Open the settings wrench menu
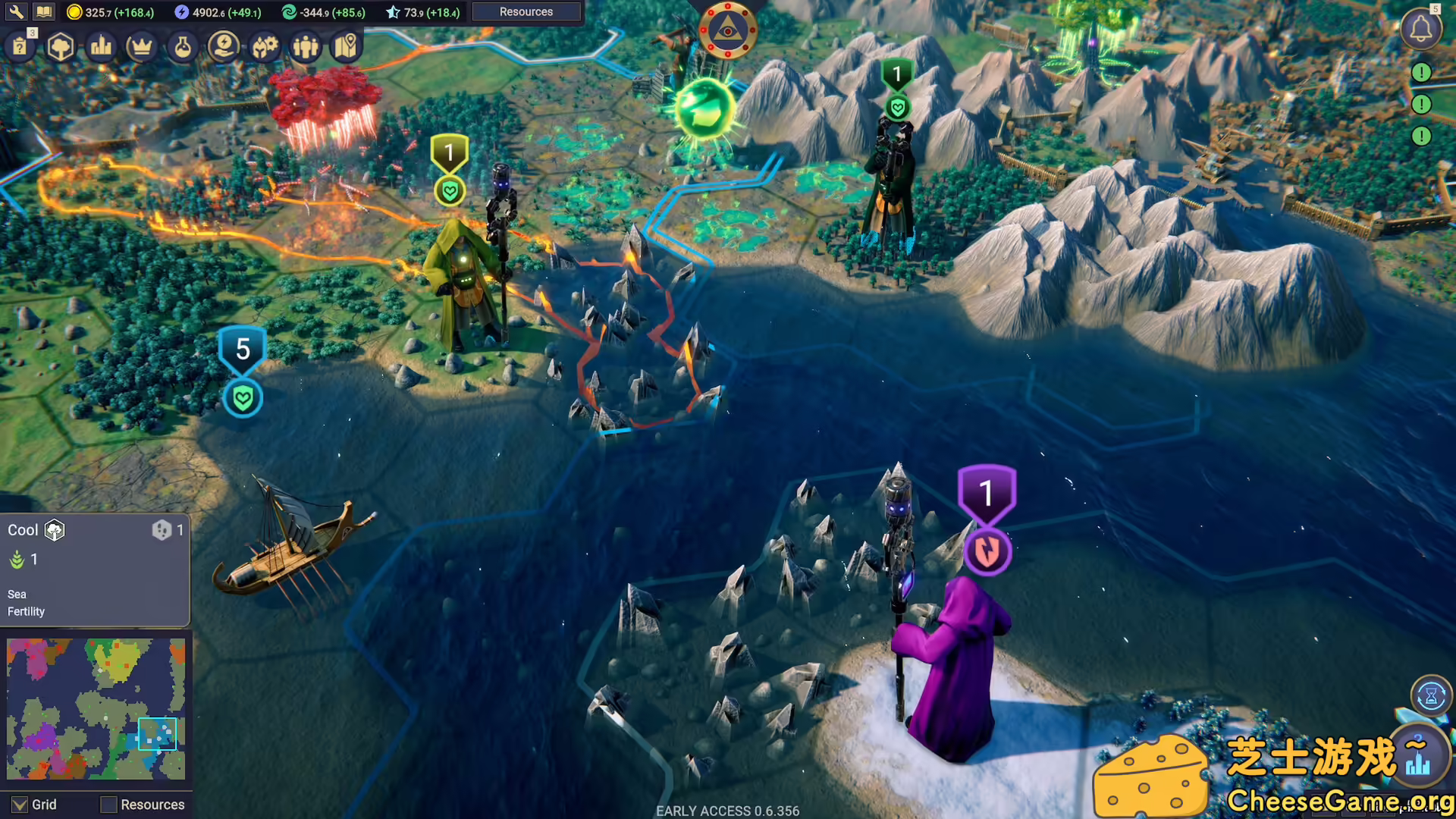 click(15, 11)
